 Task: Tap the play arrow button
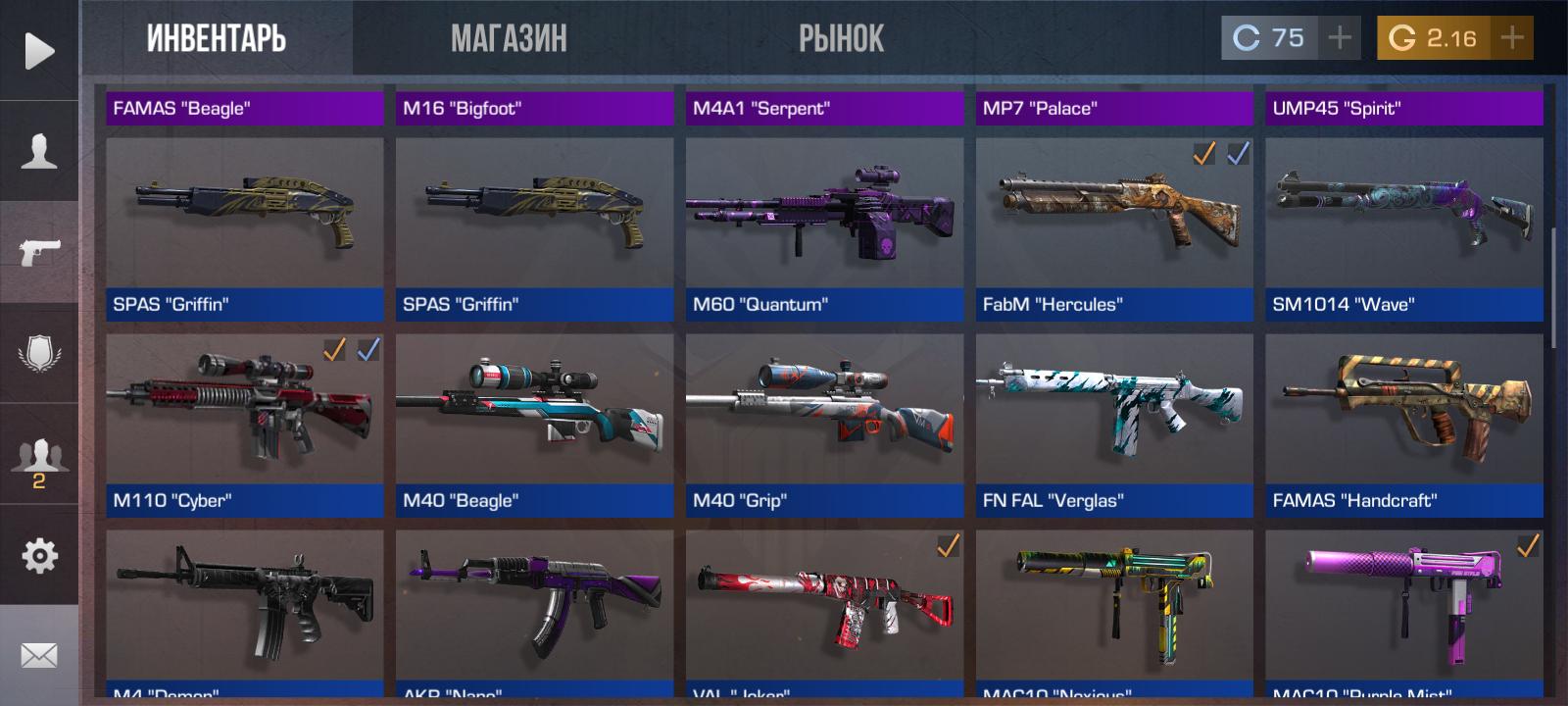[x=39, y=51]
